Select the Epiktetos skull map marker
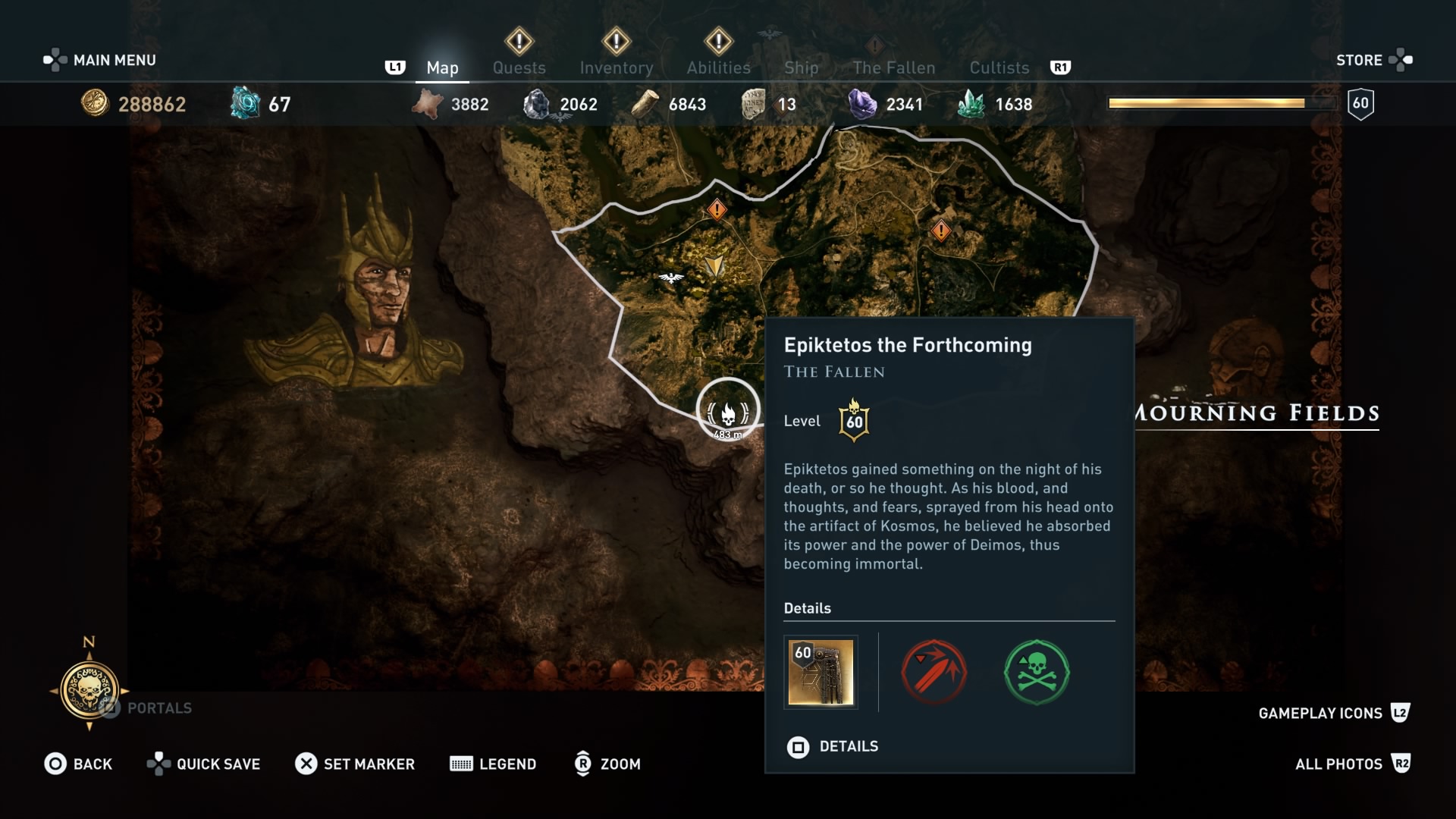The image size is (1456, 819). [728, 410]
